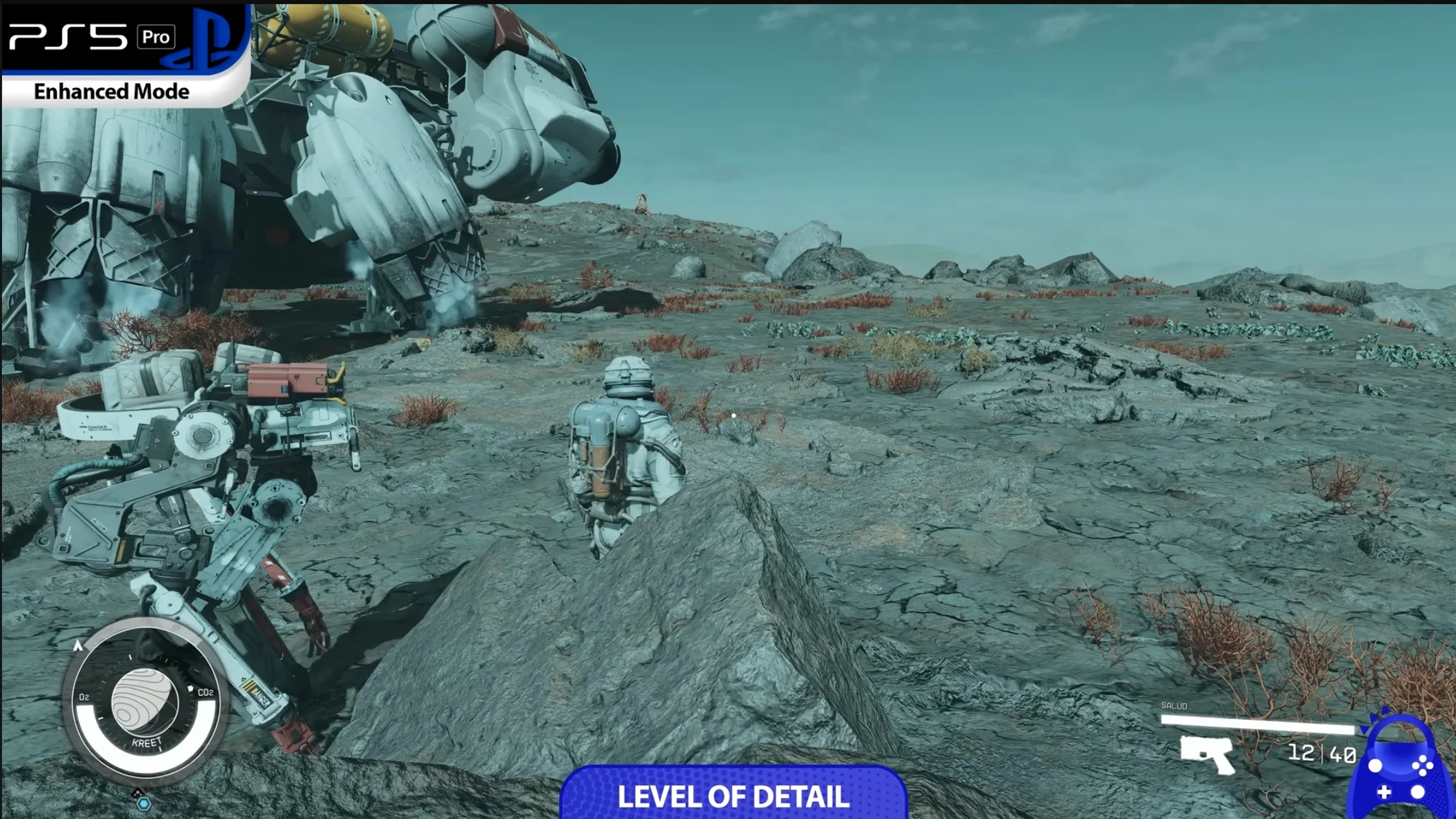
Task: Click the Kreet planet scanner compass
Action: 144,702
